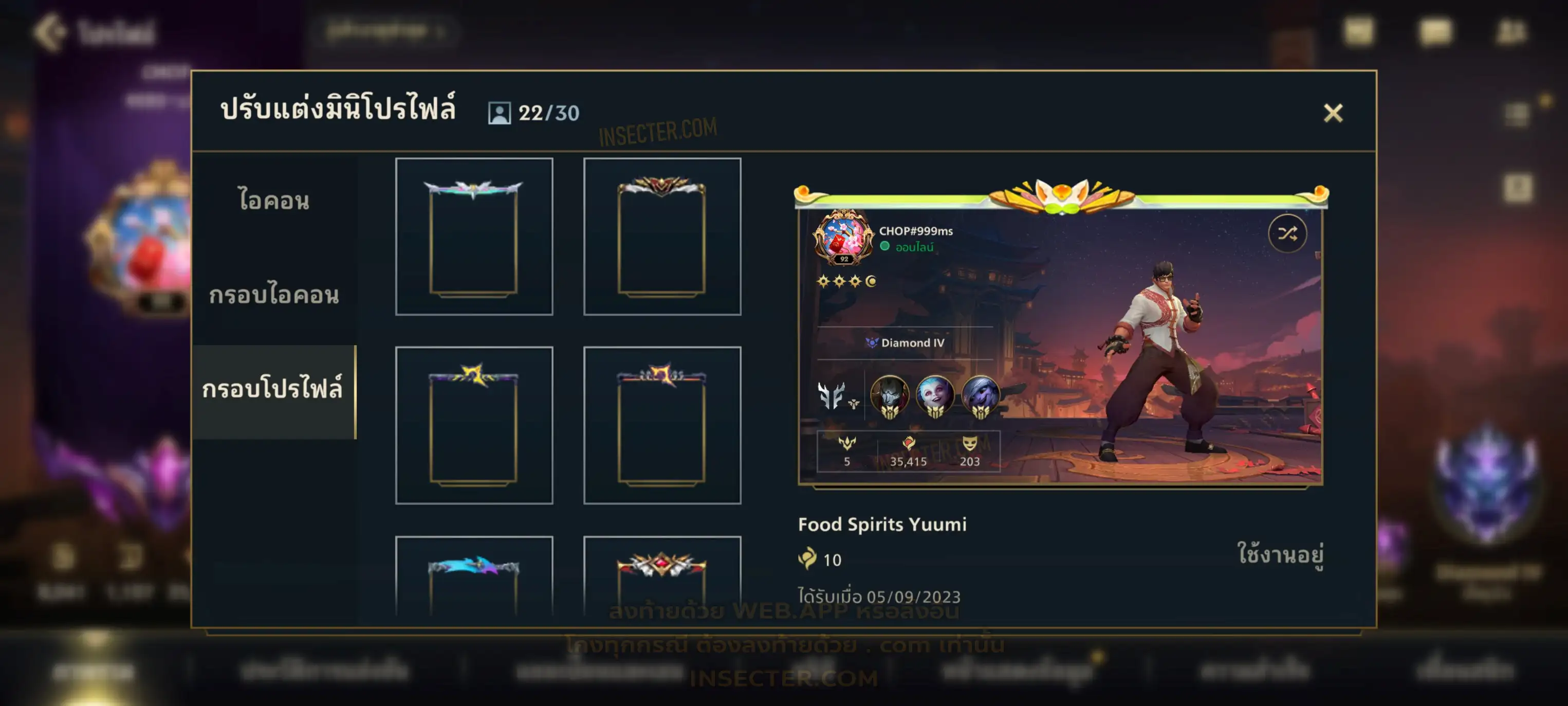
Task: Click the shuffle button on profile preview
Action: (1287, 233)
